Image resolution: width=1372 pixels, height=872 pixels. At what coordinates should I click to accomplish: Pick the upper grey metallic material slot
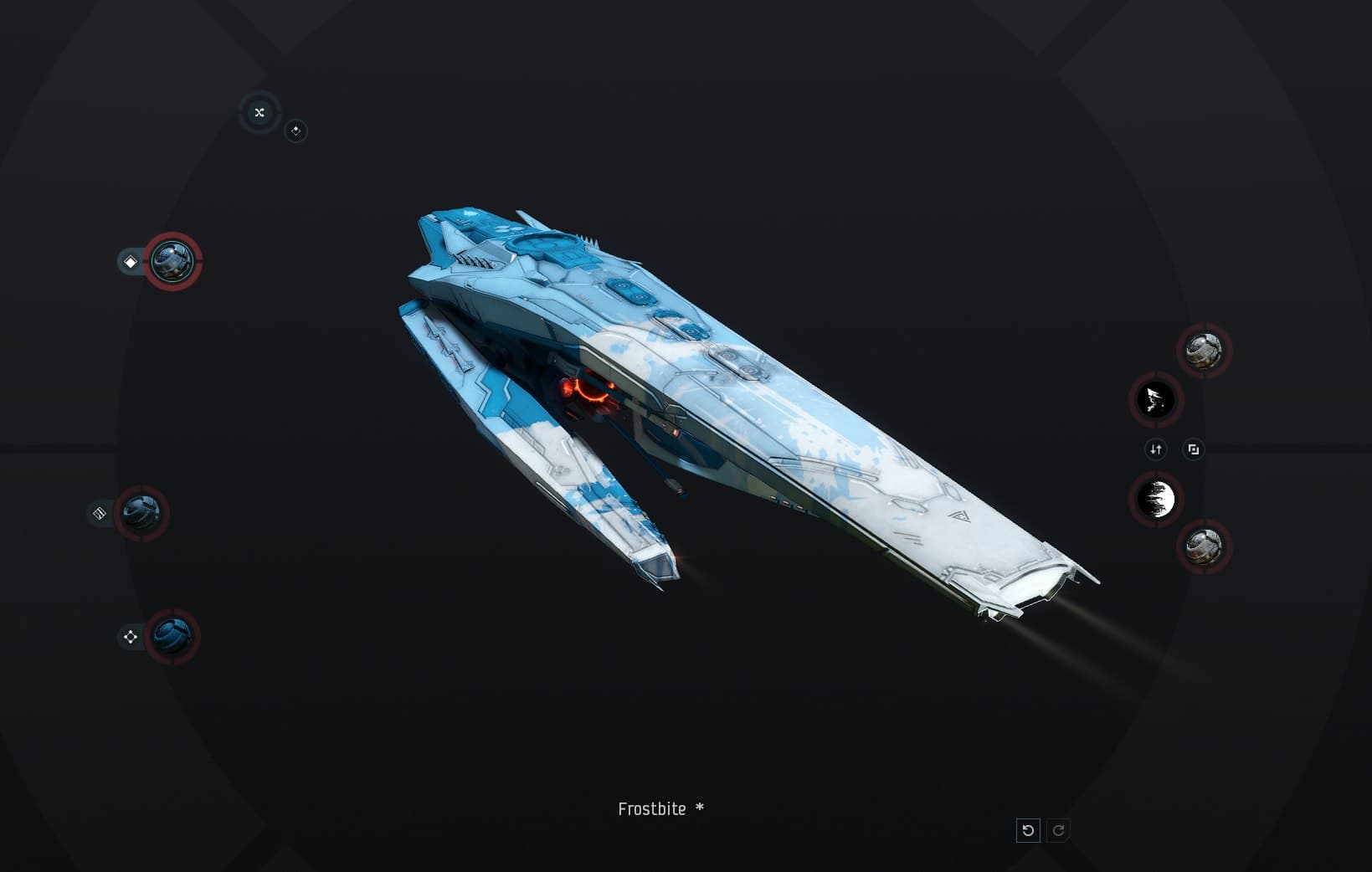coord(1204,351)
